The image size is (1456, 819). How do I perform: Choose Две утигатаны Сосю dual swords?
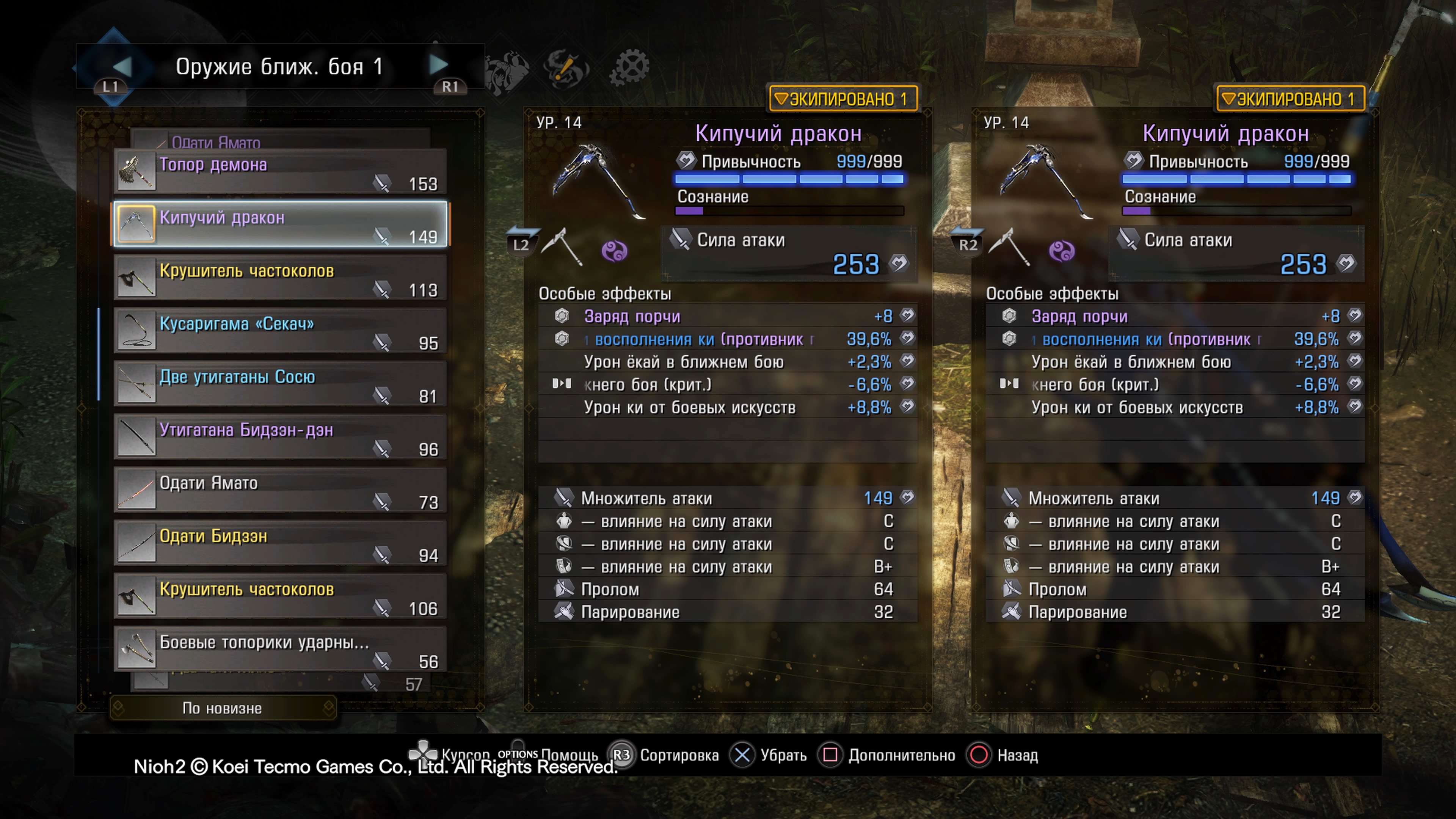click(280, 384)
